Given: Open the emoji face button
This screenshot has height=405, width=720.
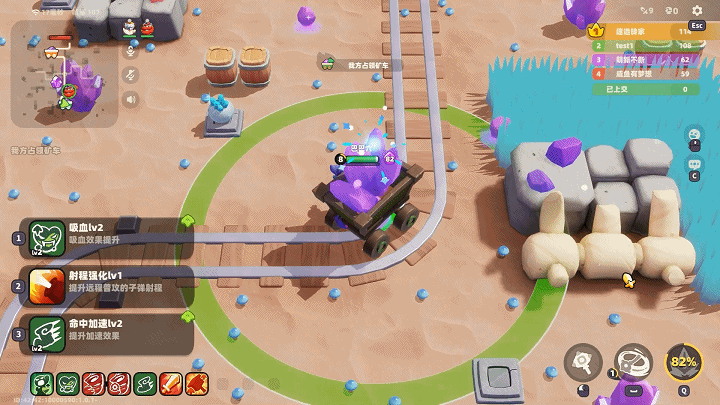Looking at the screenshot, I should coord(692,134).
